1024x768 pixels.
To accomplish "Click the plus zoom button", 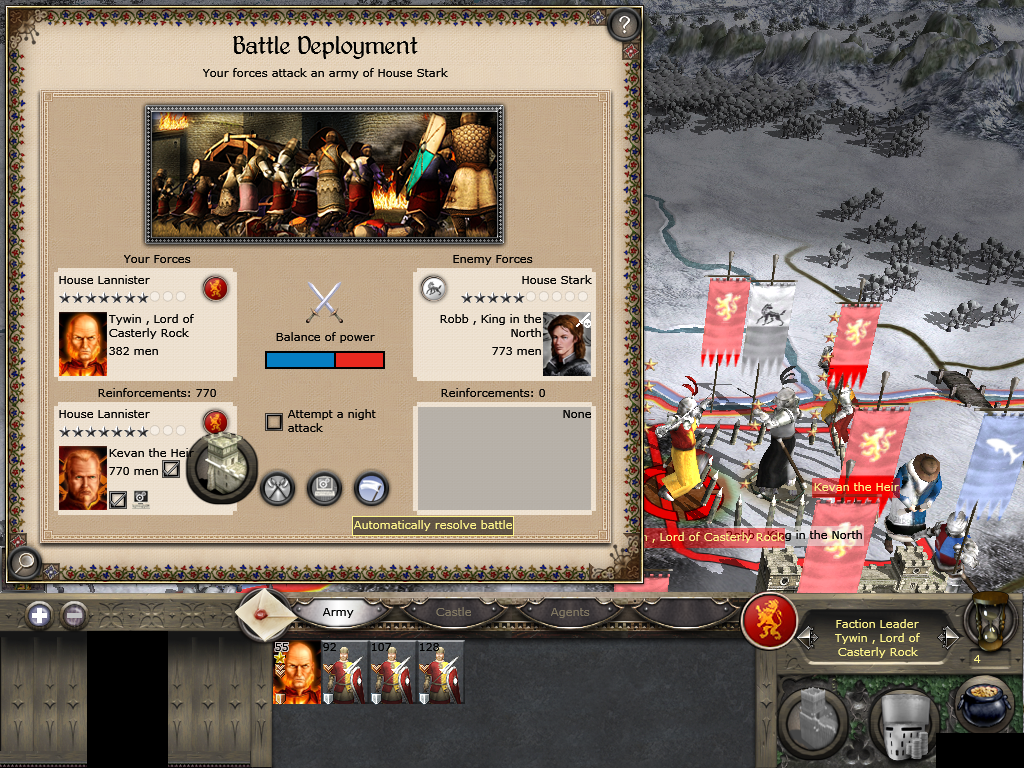I will click(39, 615).
